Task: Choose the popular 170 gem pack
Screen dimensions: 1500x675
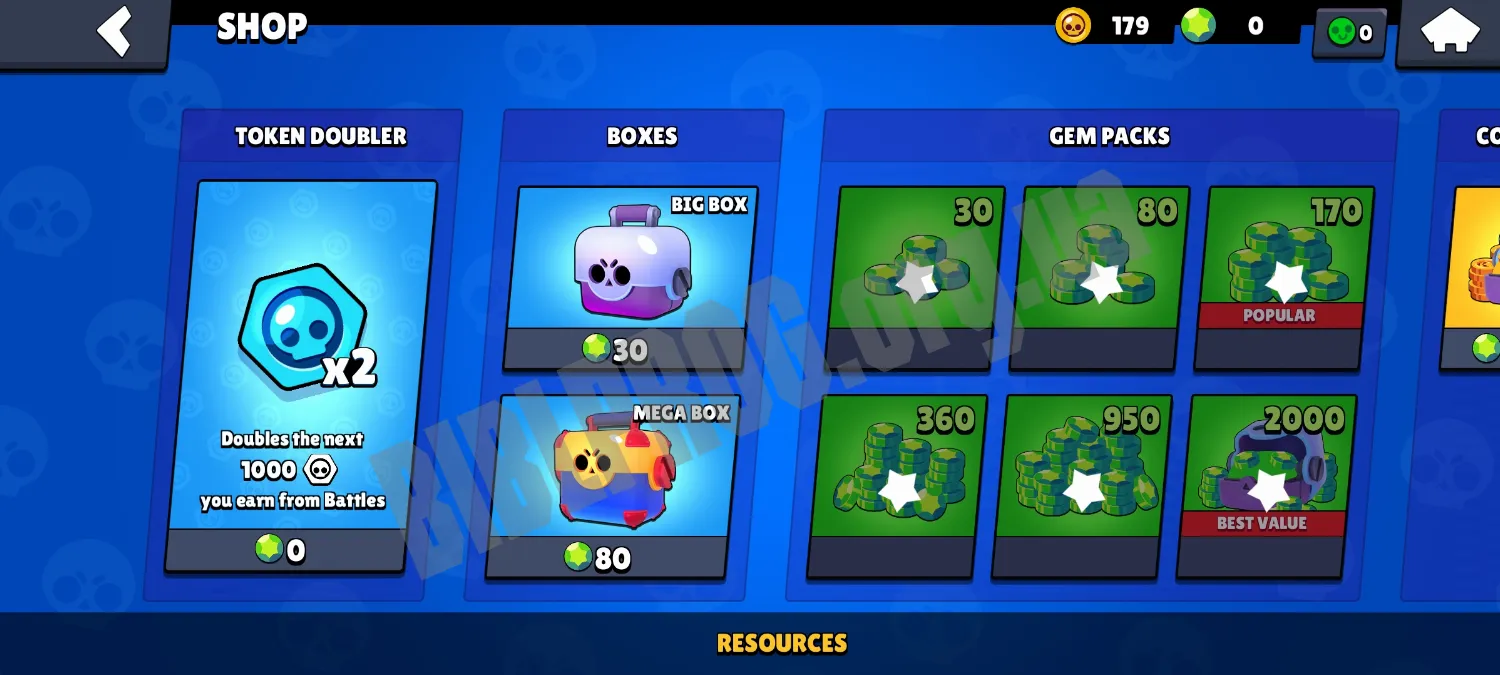Action: coord(1283,277)
